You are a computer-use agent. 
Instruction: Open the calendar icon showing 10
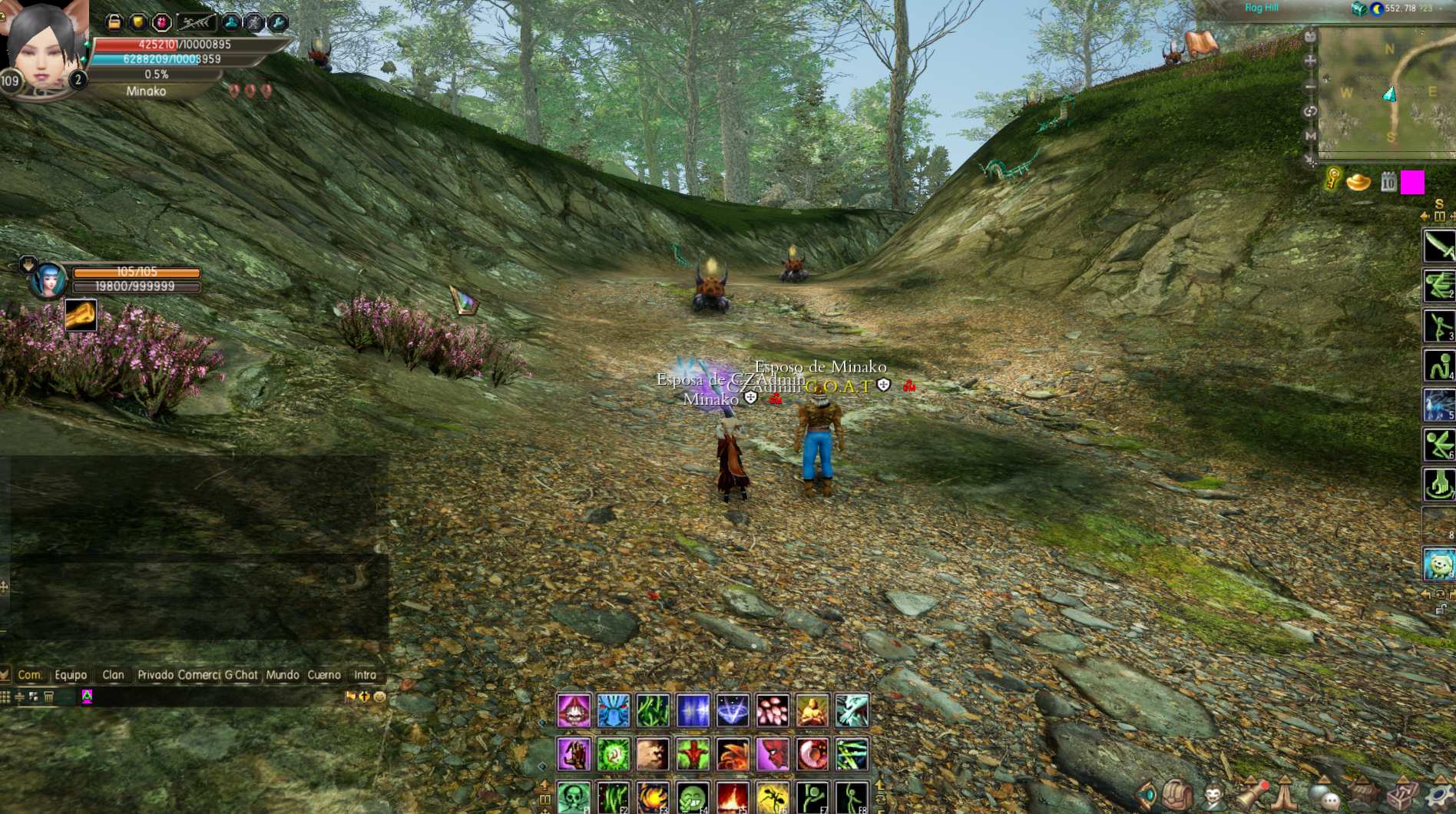coord(1388,182)
